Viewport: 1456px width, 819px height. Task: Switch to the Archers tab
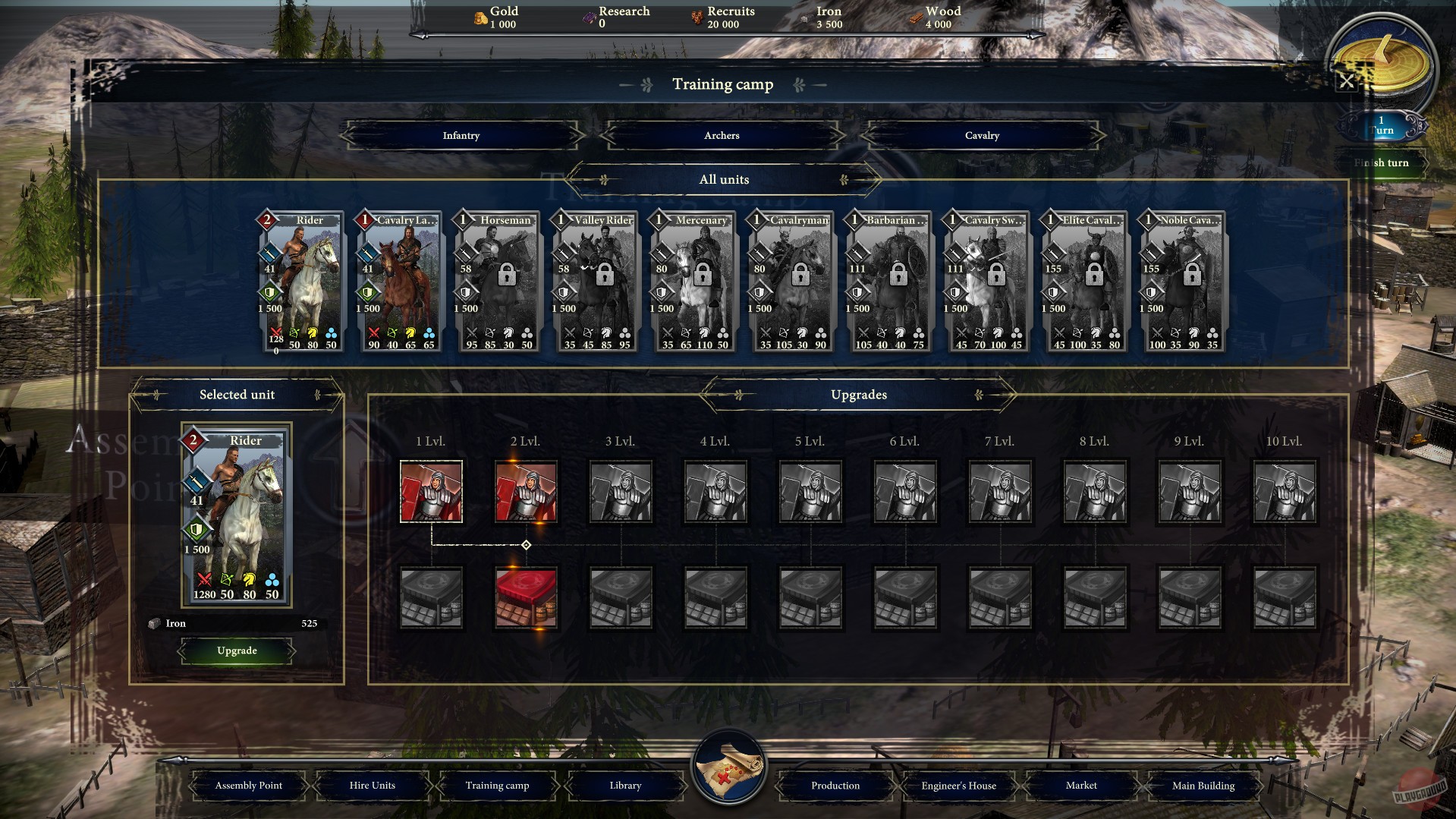coord(722,135)
